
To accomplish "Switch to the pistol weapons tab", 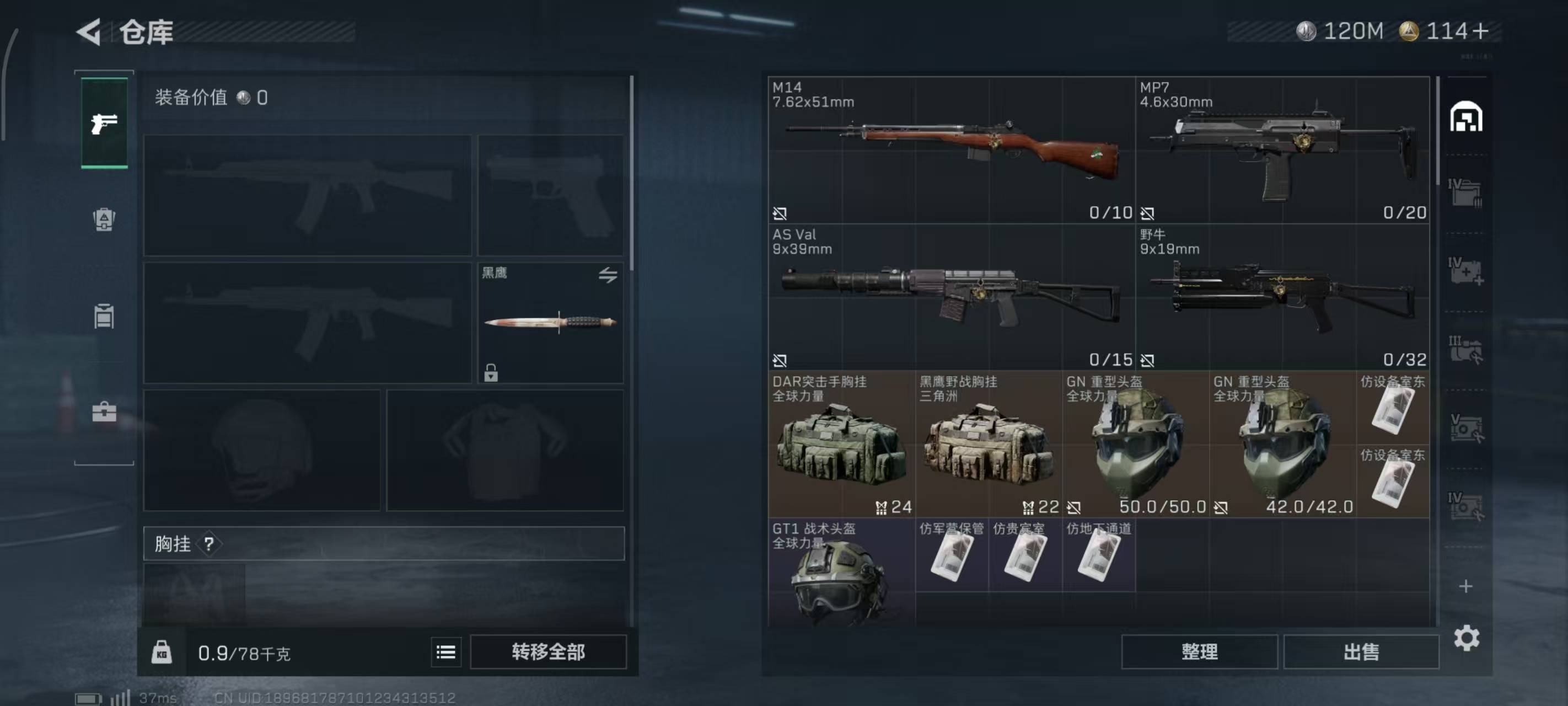I will click(x=104, y=124).
